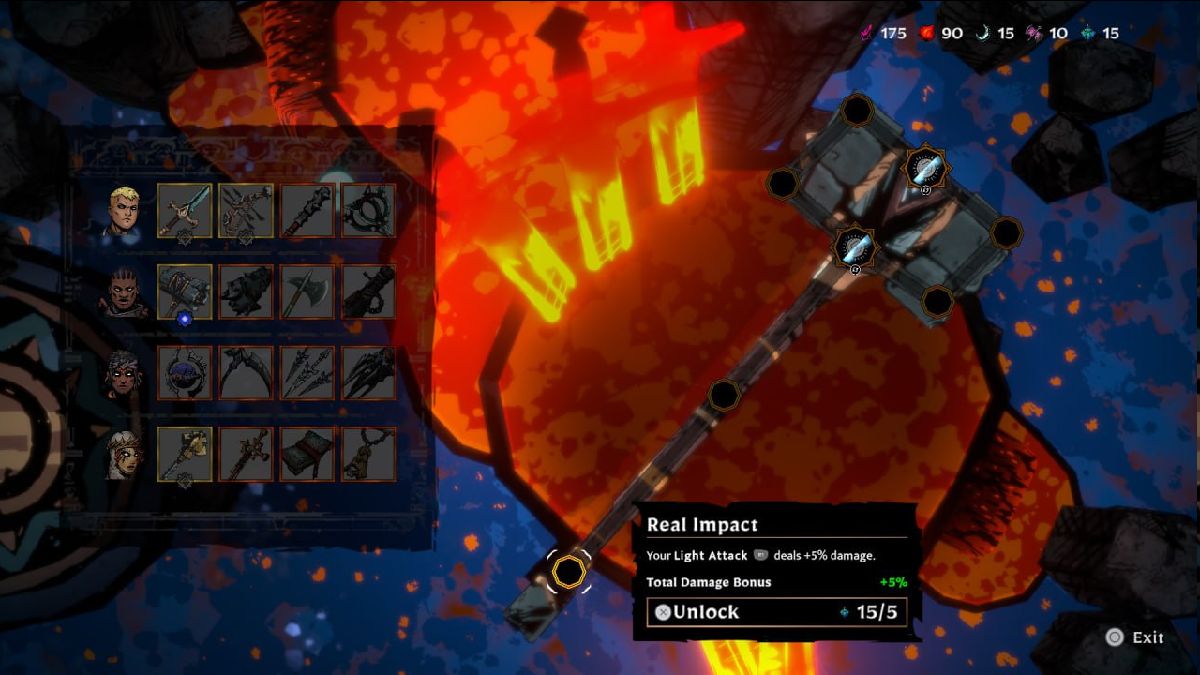Choose the heavy shield gauntlet slot beside the hammer
This screenshot has width=1200, height=675.
coord(246,292)
